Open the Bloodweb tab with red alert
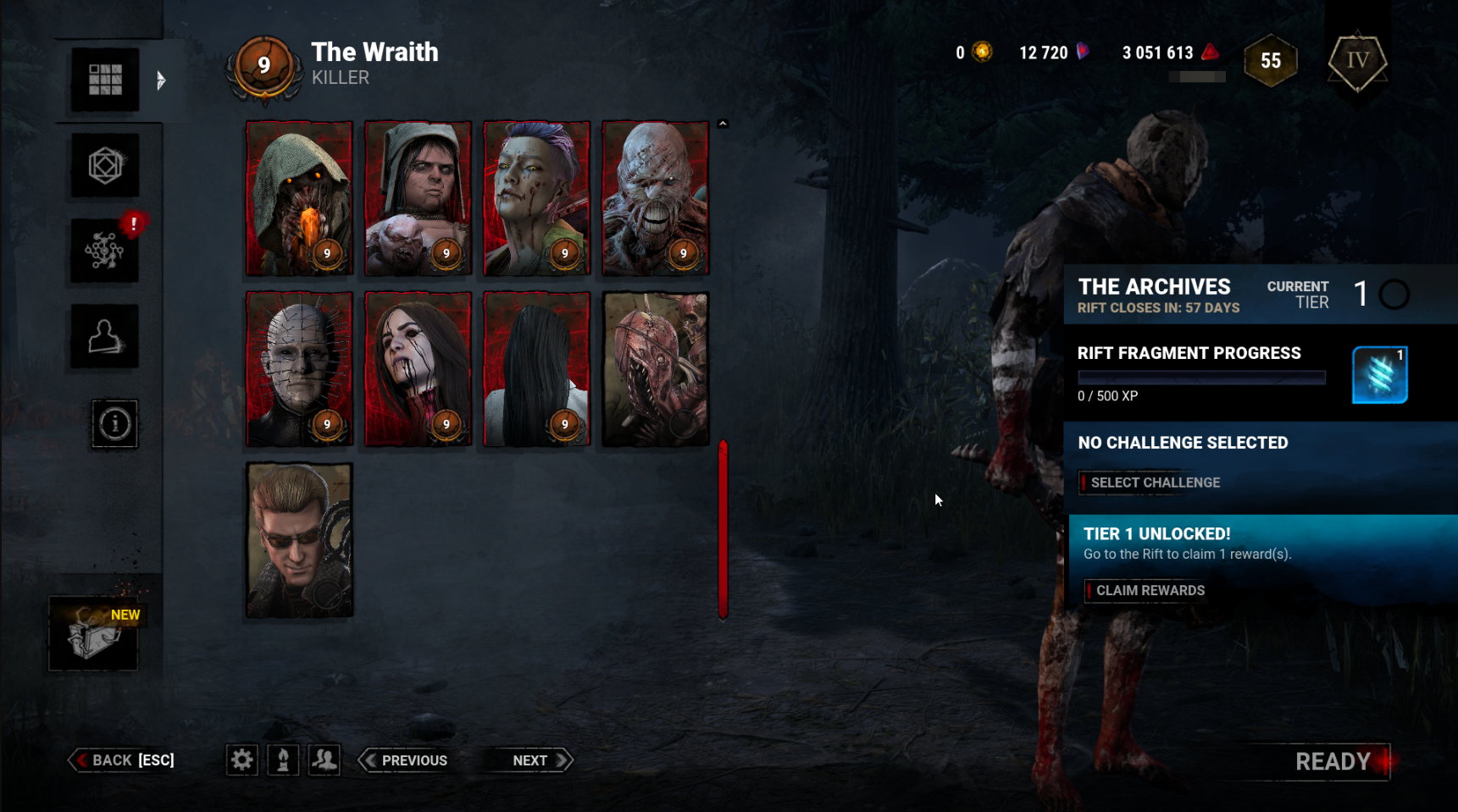This screenshot has height=812, width=1458. (x=105, y=251)
